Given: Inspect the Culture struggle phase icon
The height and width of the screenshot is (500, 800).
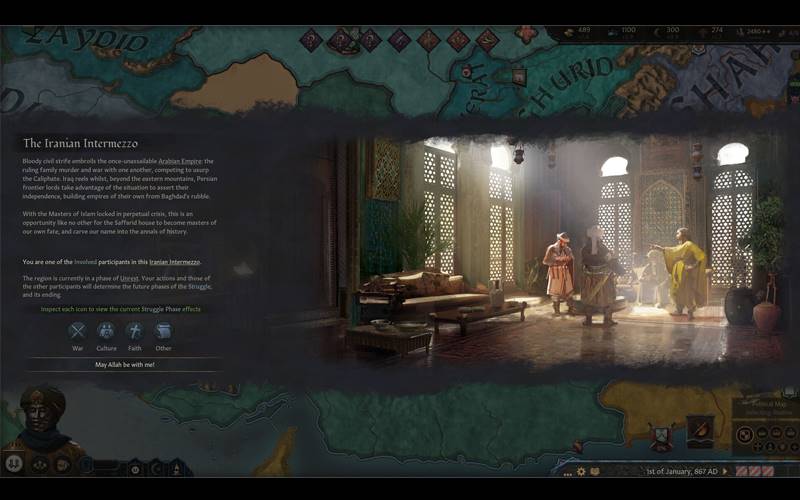Looking at the screenshot, I should click(x=106, y=331).
